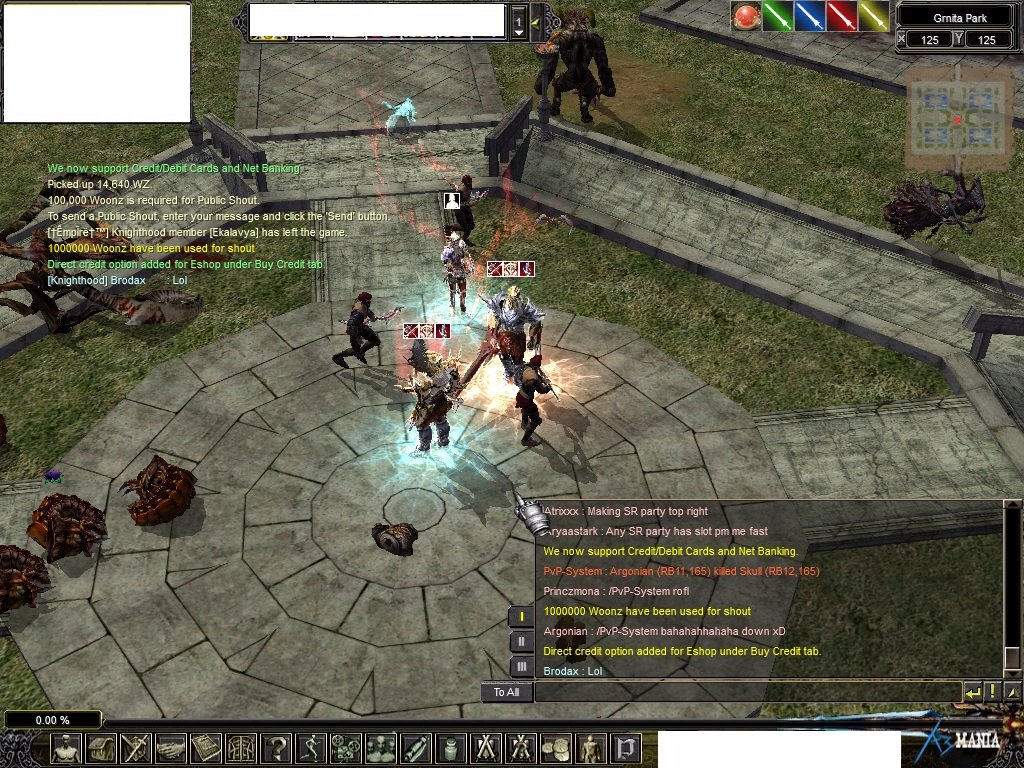1024x768 pixels.
Task: Click the 'To All' chat channel button
Action: click(506, 692)
